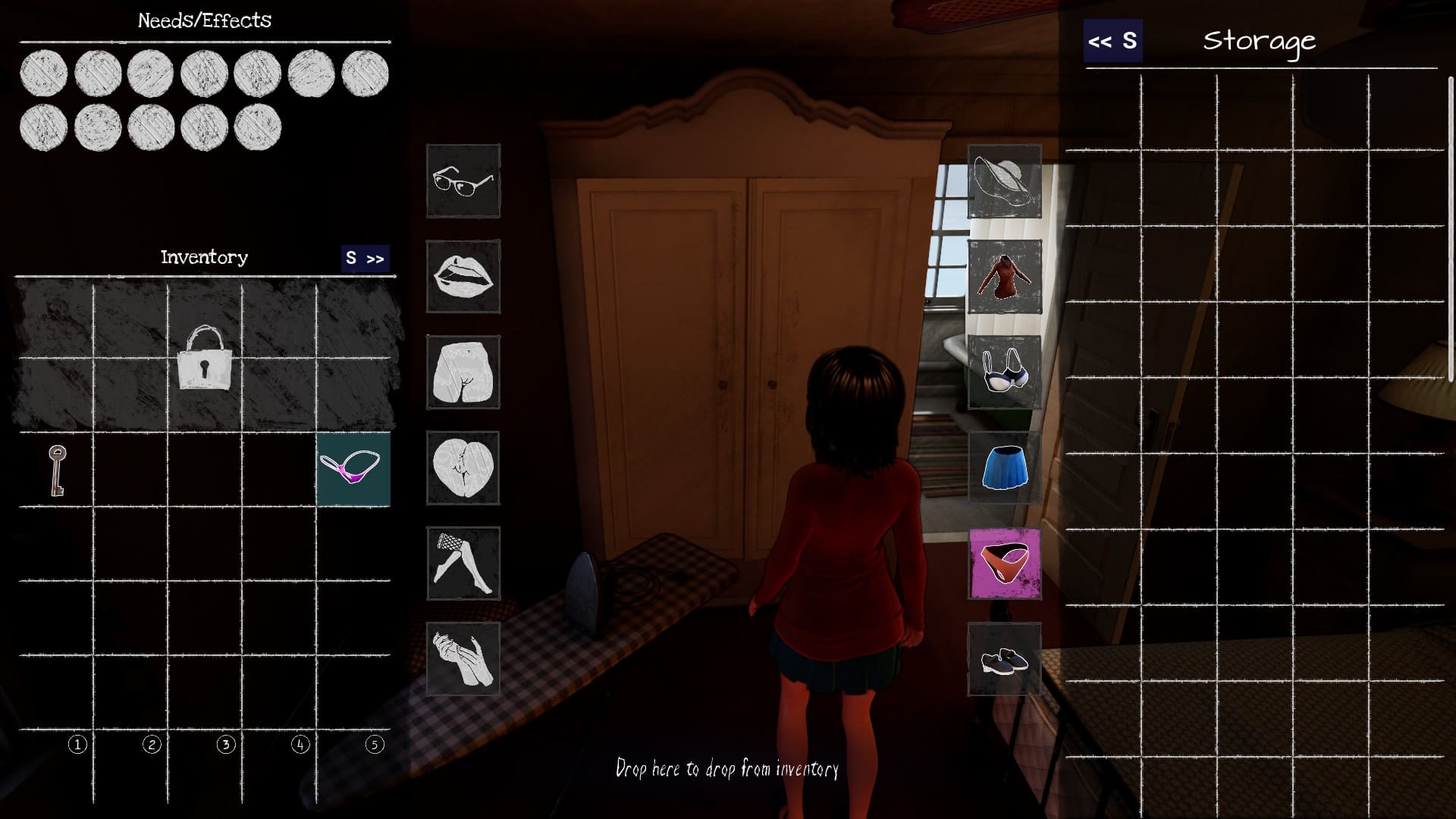The width and height of the screenshot is (1456, 819).
Task: Select the sun hat equipment slot
Action: tap(1004, 181)
